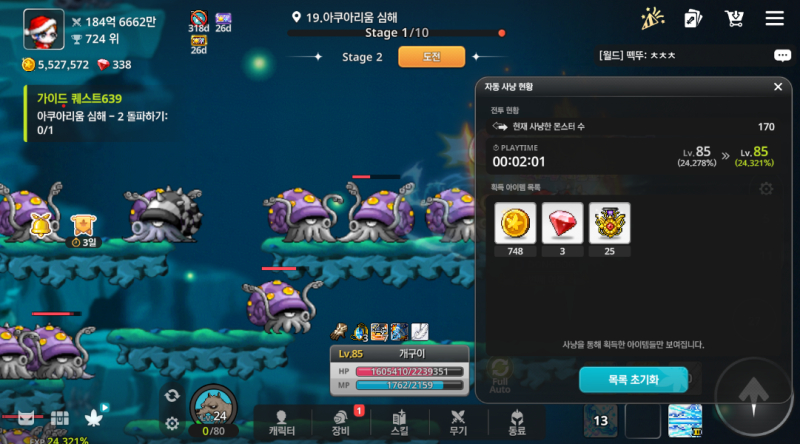
Task: Open the party popper event icon
Action: pyautogui.click(x=652, y=18)
